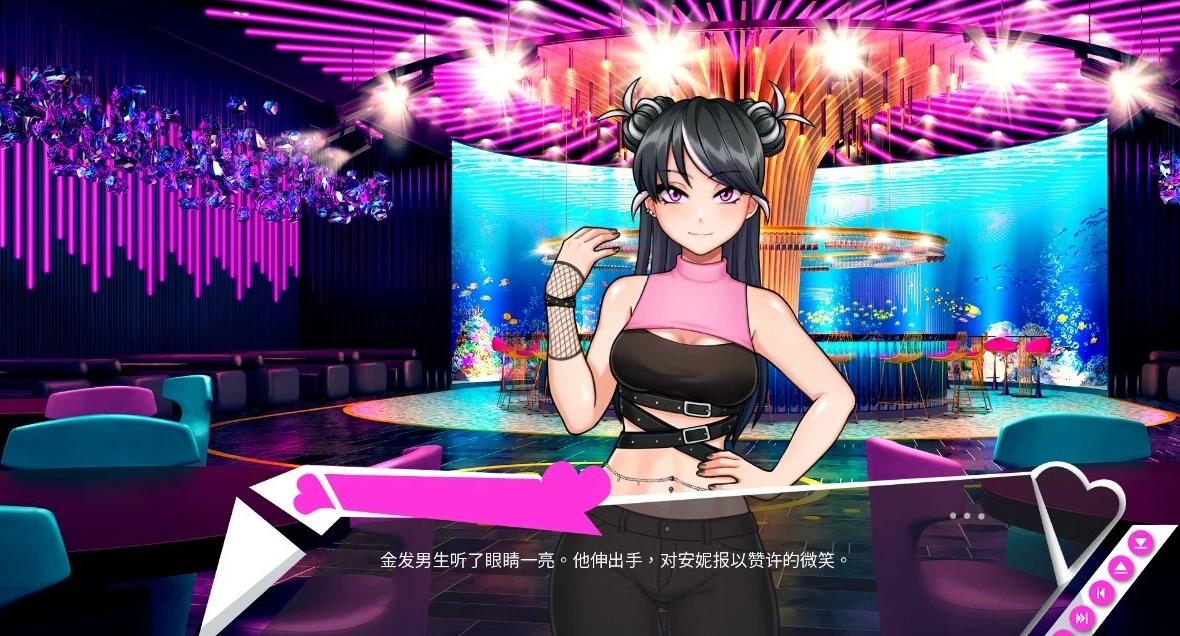Click the upward eject-style load button
Screen dimensions: 1180x636
pos(1123,568)
